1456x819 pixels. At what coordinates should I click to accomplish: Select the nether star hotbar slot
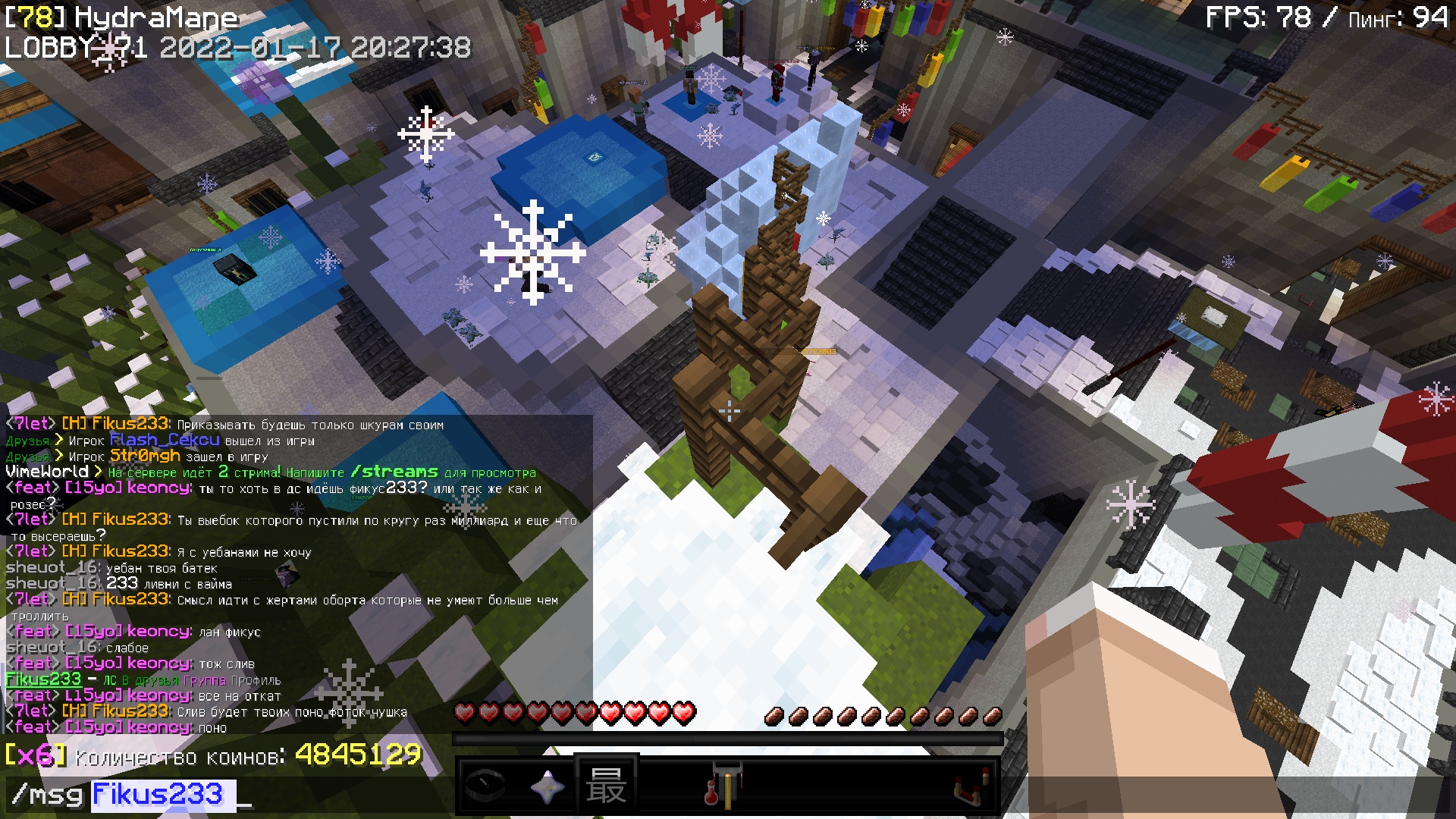click(x=546, y=786)
